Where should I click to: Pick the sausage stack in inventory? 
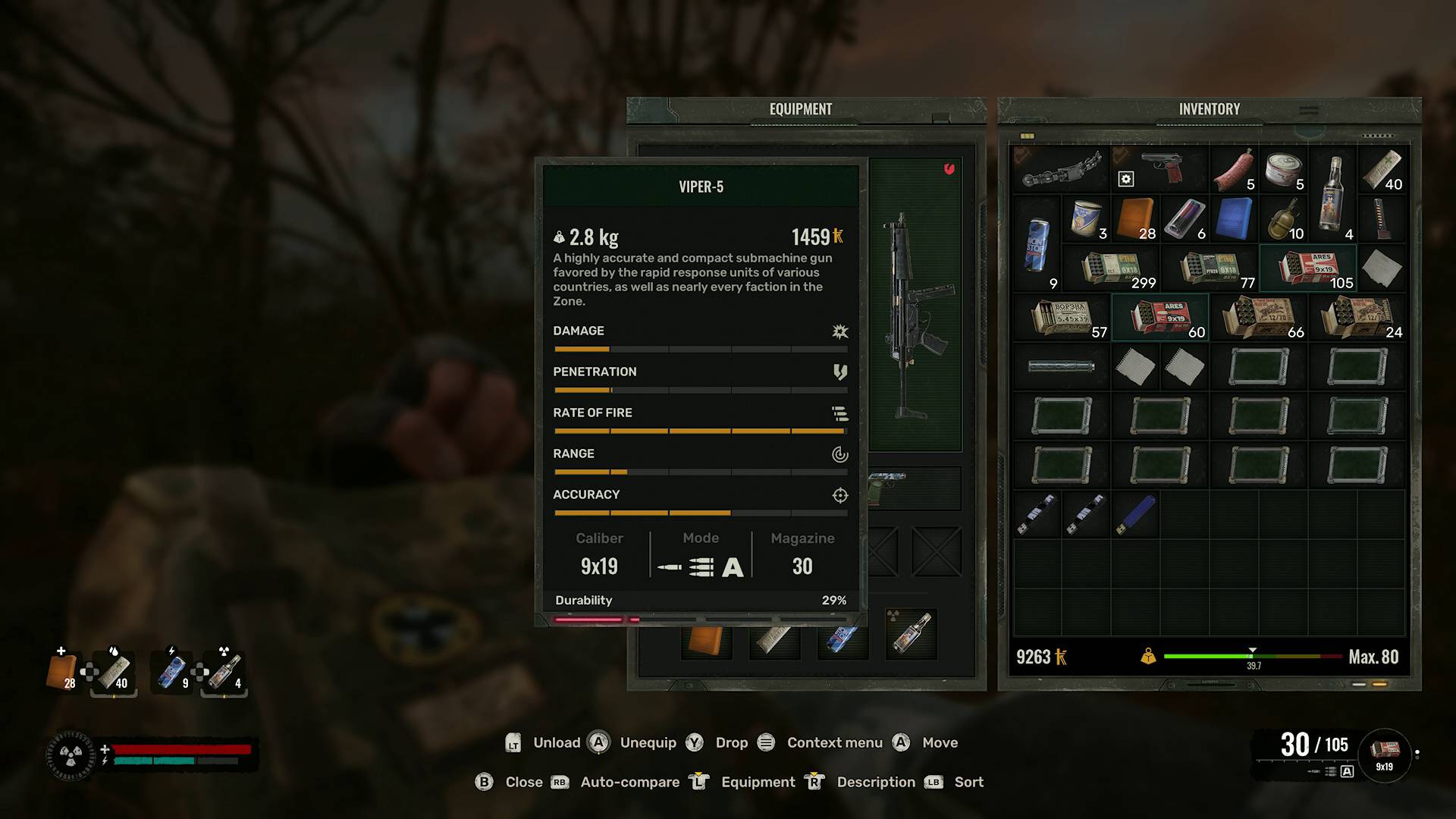(x=1234, y=170)
